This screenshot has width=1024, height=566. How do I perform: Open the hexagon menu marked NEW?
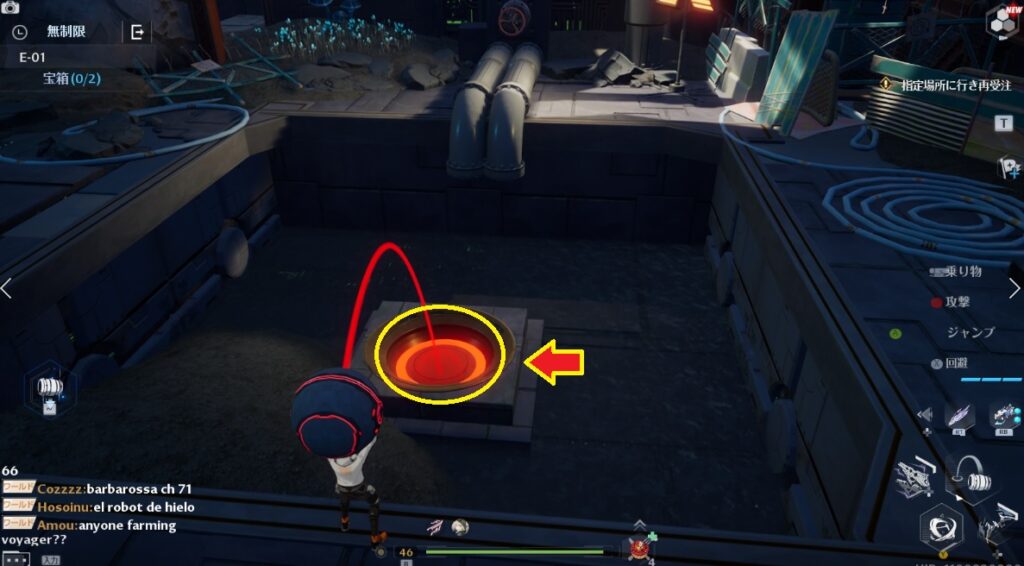pos(1001,21)
